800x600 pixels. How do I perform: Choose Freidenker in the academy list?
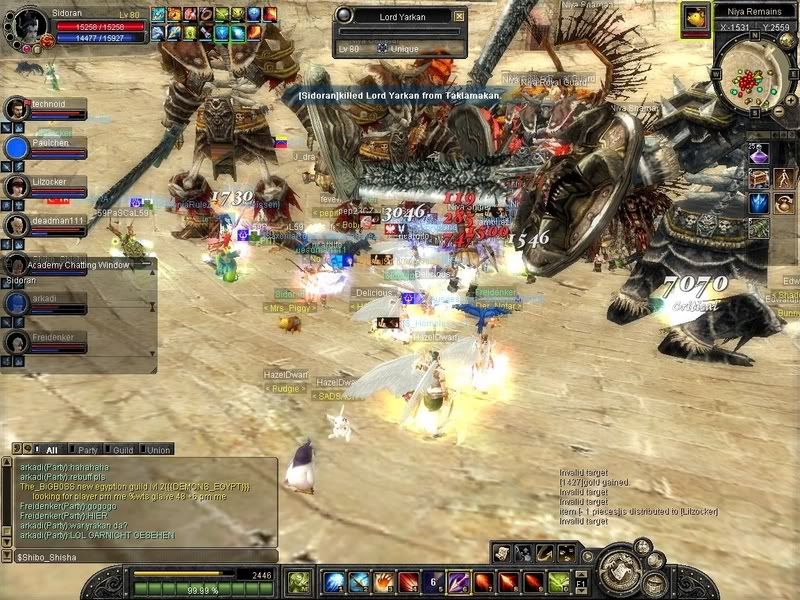pos(17,342)
